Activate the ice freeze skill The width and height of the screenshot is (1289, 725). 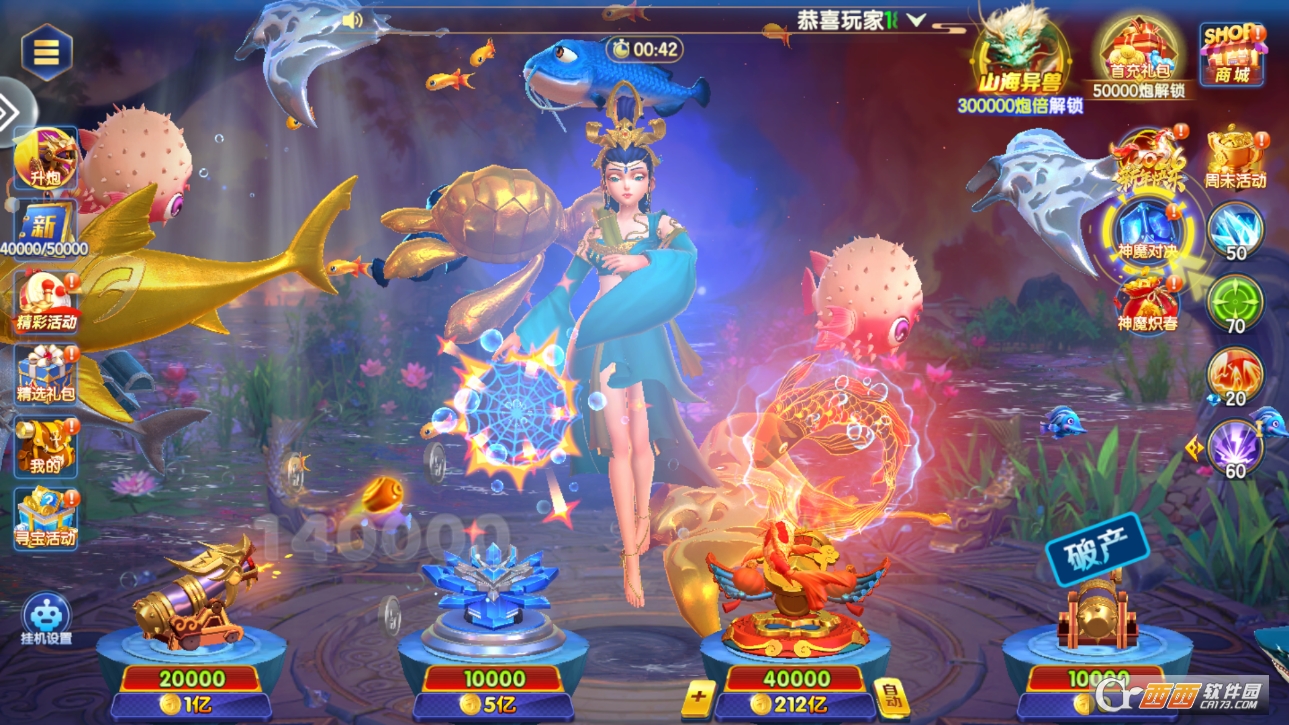[1236, 230]
